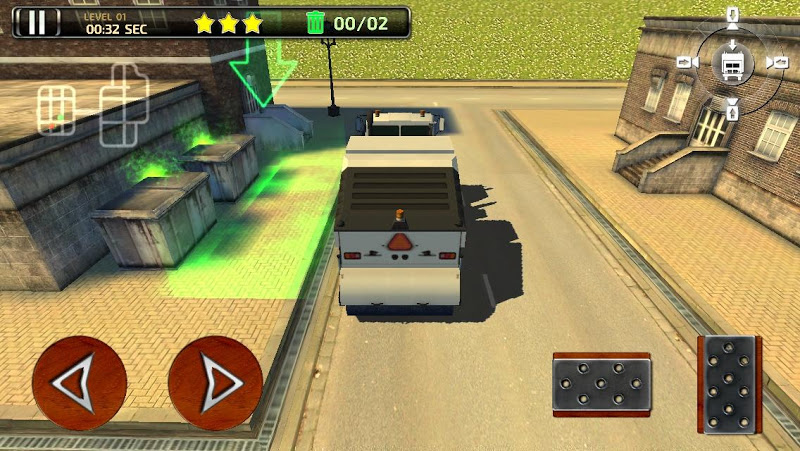The width and height of the screenshot is (800, 451).
Task: Select the bottom camera view on the camera dial
Action: (732, 108)
